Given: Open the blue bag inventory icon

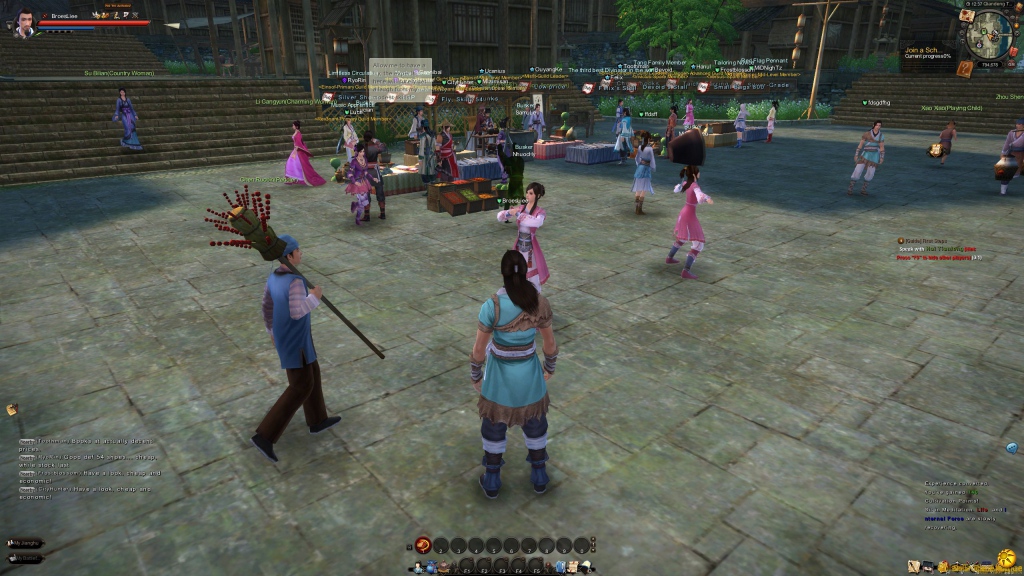Looking at the screenshot, I should pos(430,568).
